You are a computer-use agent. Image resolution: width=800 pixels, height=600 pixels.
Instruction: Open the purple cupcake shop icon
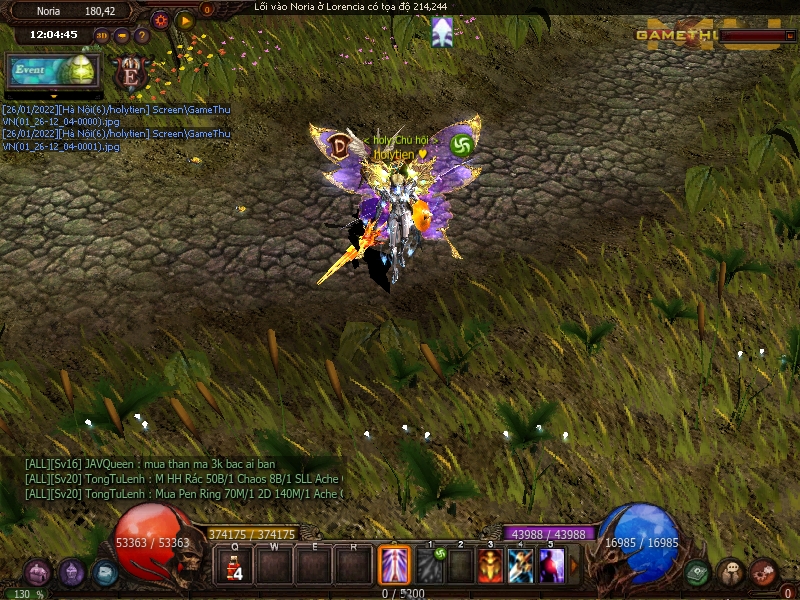[x=71, y=573]
